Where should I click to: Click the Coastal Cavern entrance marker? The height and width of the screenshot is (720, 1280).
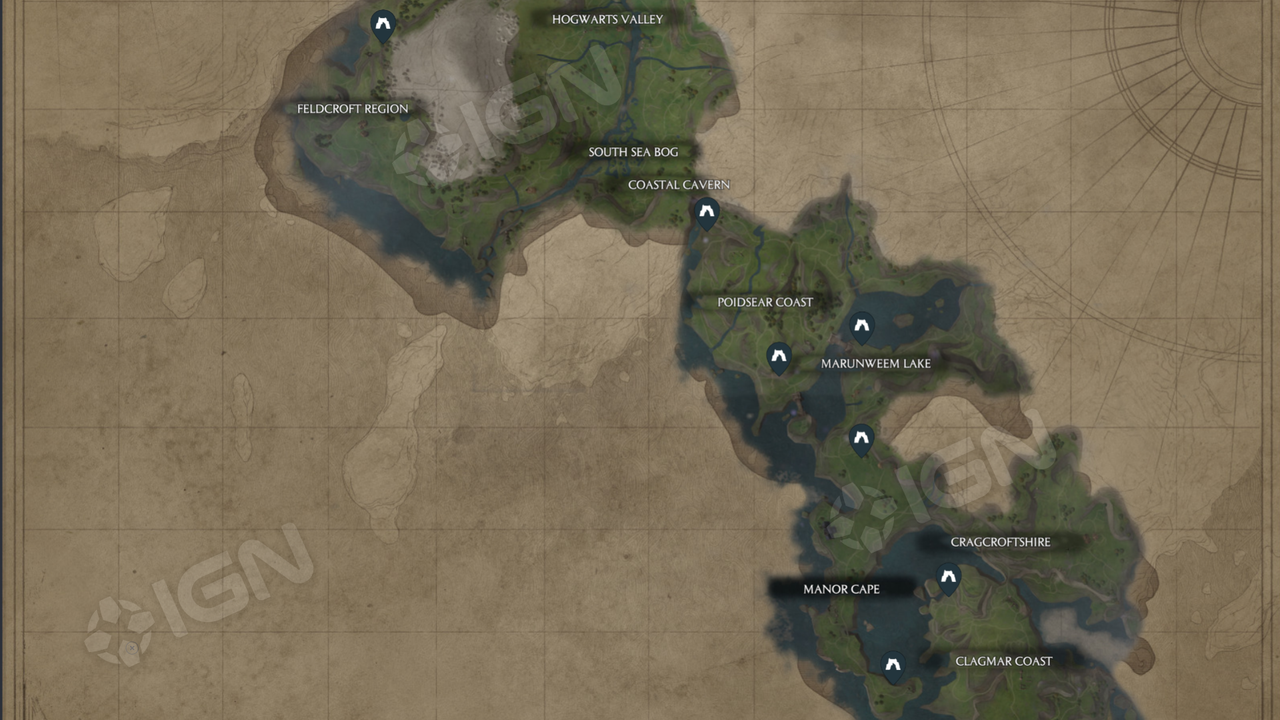coord(708,212)
